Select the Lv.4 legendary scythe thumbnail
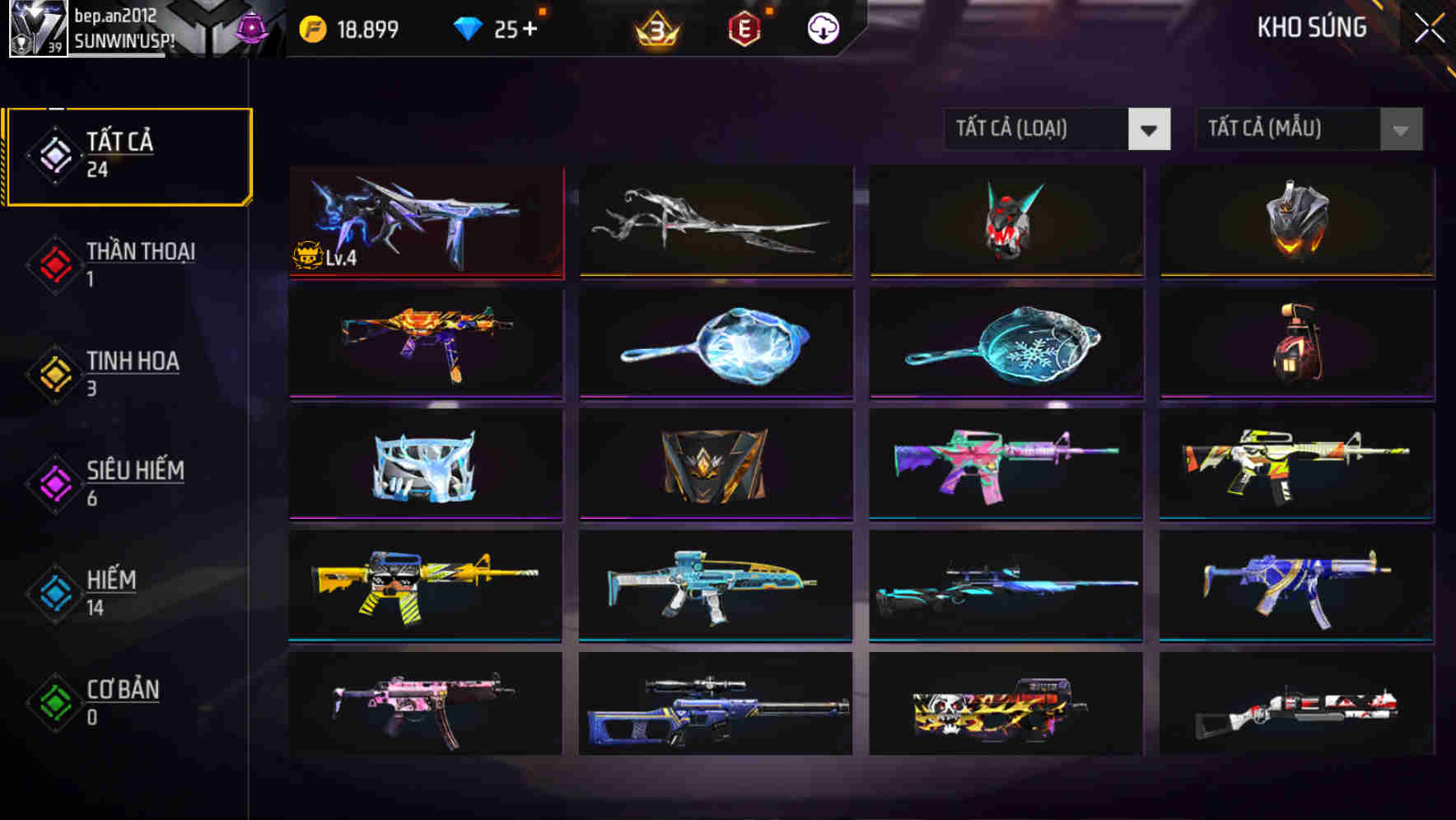The width and height of the screenshot is (1456, 820). (424, 222)
